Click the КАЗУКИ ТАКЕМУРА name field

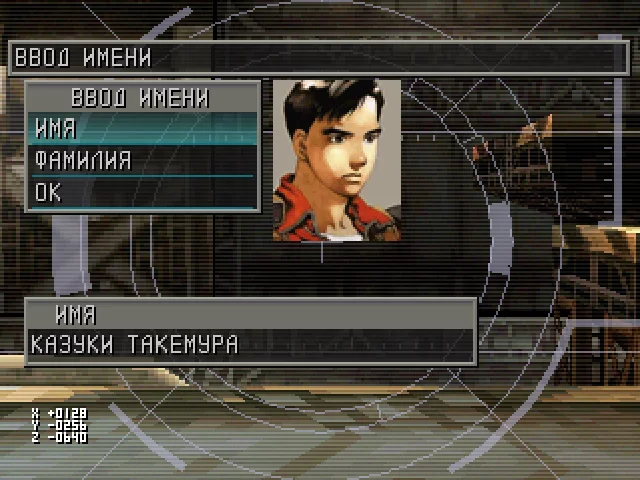coord(250,345)
